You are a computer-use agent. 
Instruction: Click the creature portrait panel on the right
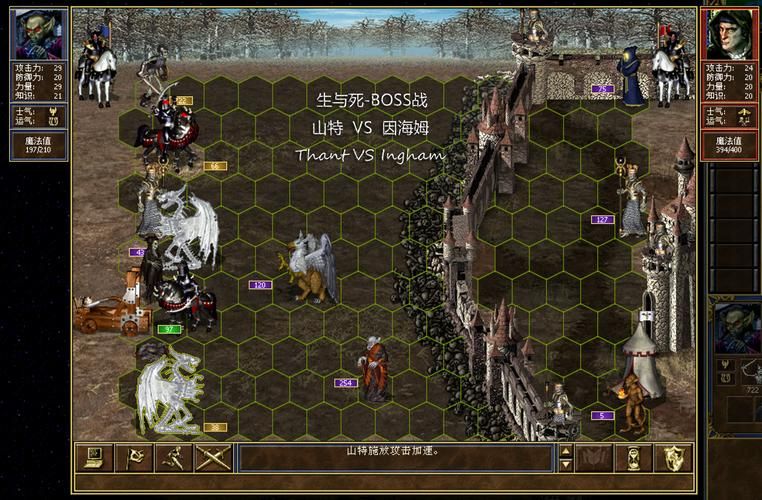[737, 330]
